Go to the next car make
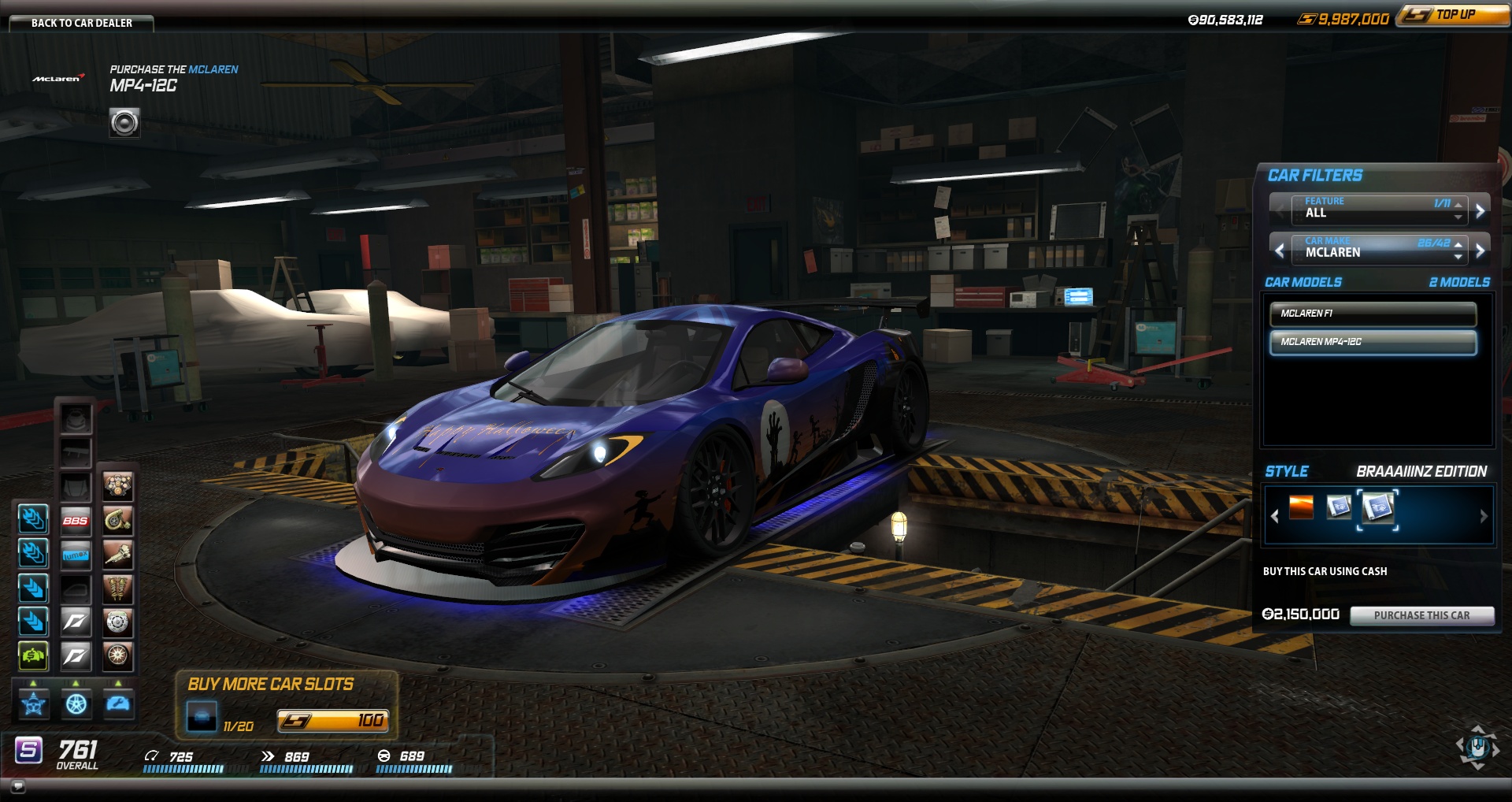Image resolution: width=1512 pixels, height=802 pixels. [1480, 251]
